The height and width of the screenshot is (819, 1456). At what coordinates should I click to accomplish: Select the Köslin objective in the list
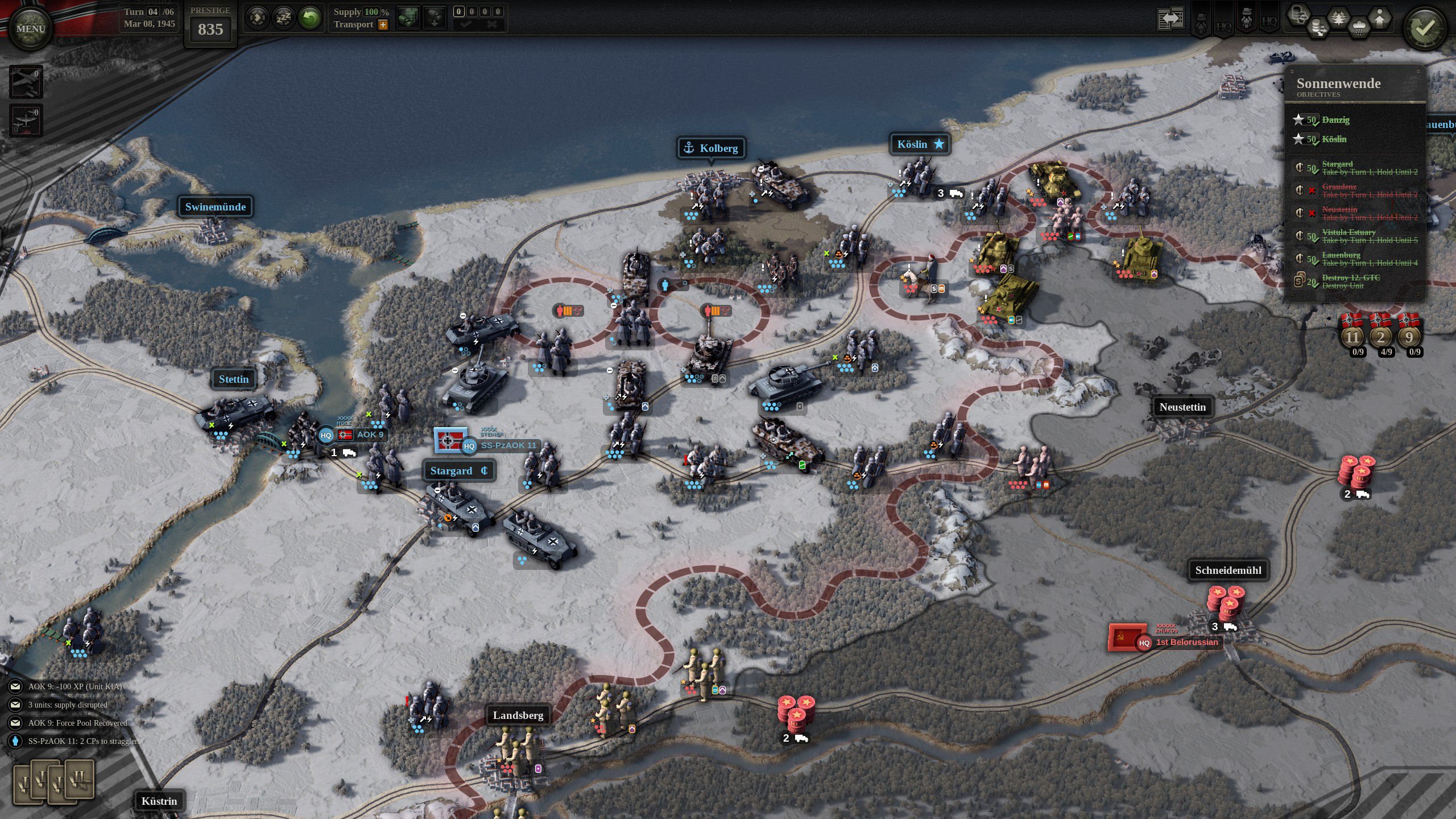click(1334, 139)
